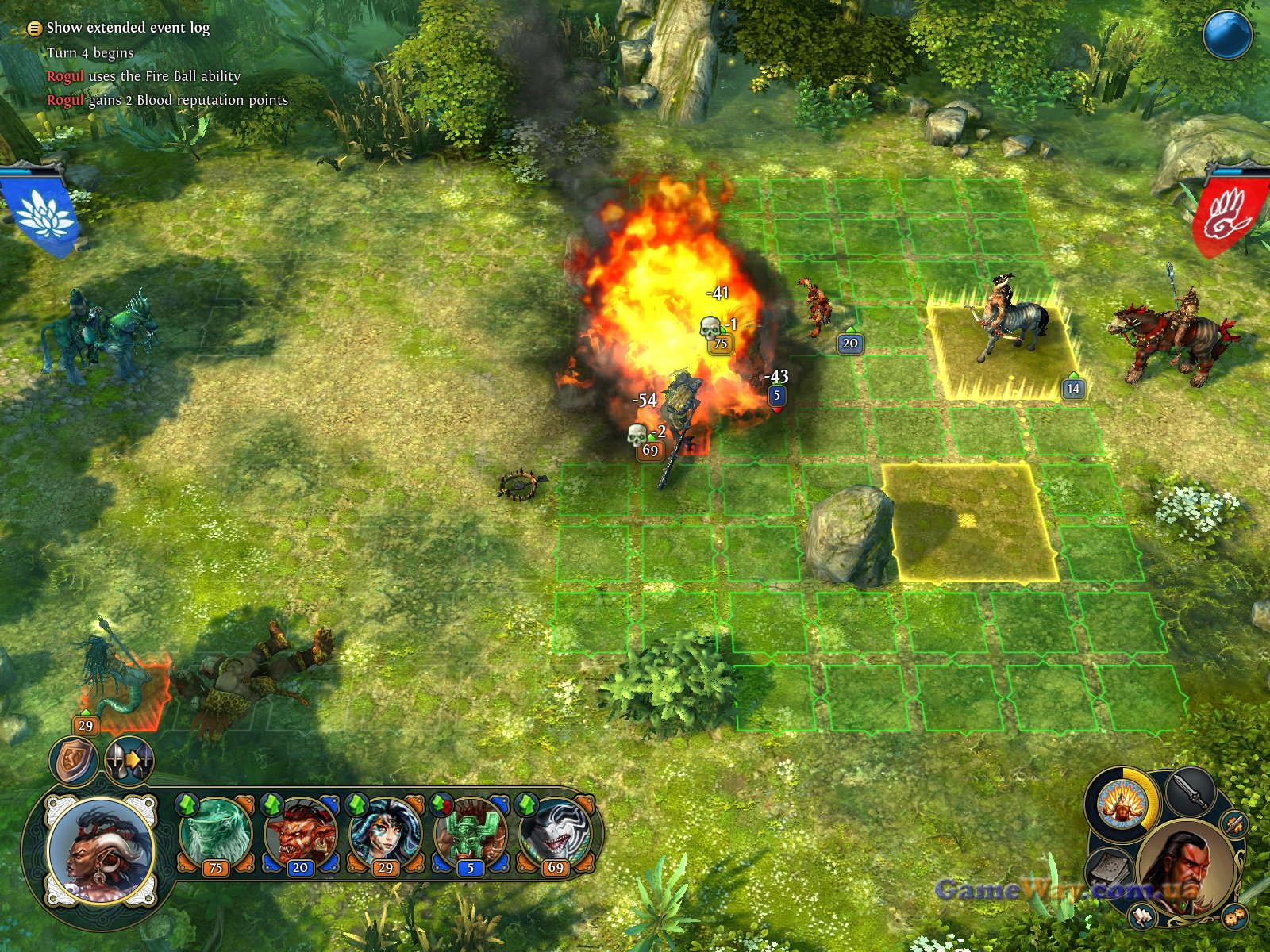Viewport: 1270px width, 952px height.
Task: Select the yellow highlighted empty battlefield tile
Action: (968, 521)
